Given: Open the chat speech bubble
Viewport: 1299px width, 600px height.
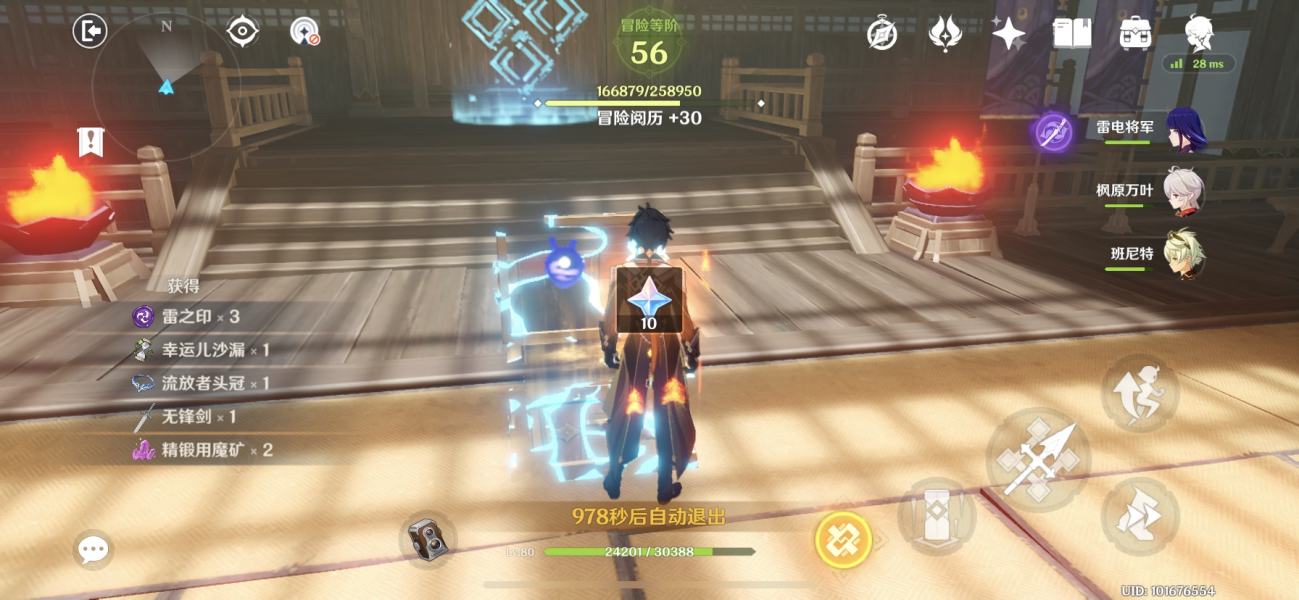Looking at the screenshot, I should click(93, 549).
